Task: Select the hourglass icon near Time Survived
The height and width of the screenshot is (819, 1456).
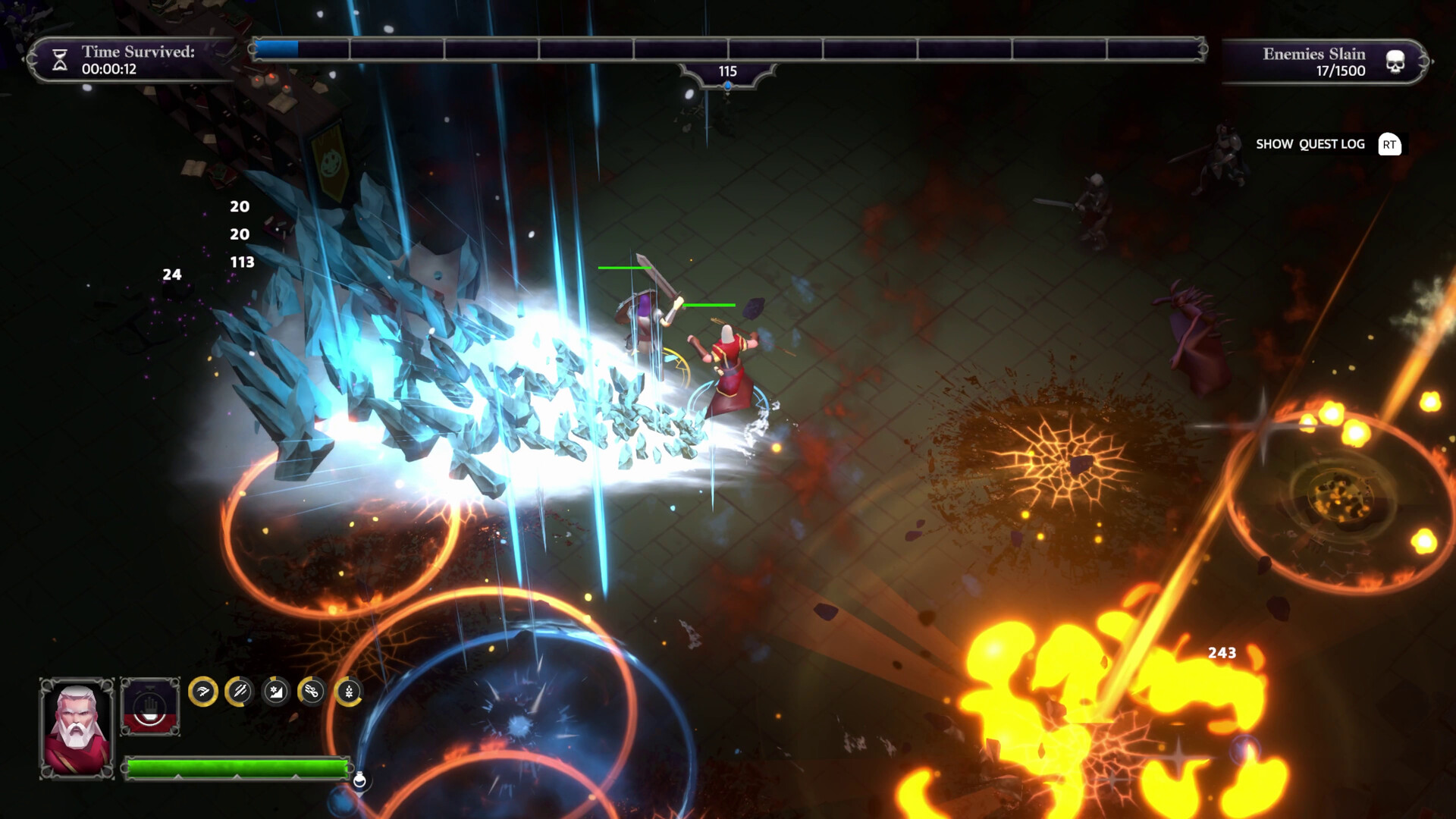Action: (59, 60)
